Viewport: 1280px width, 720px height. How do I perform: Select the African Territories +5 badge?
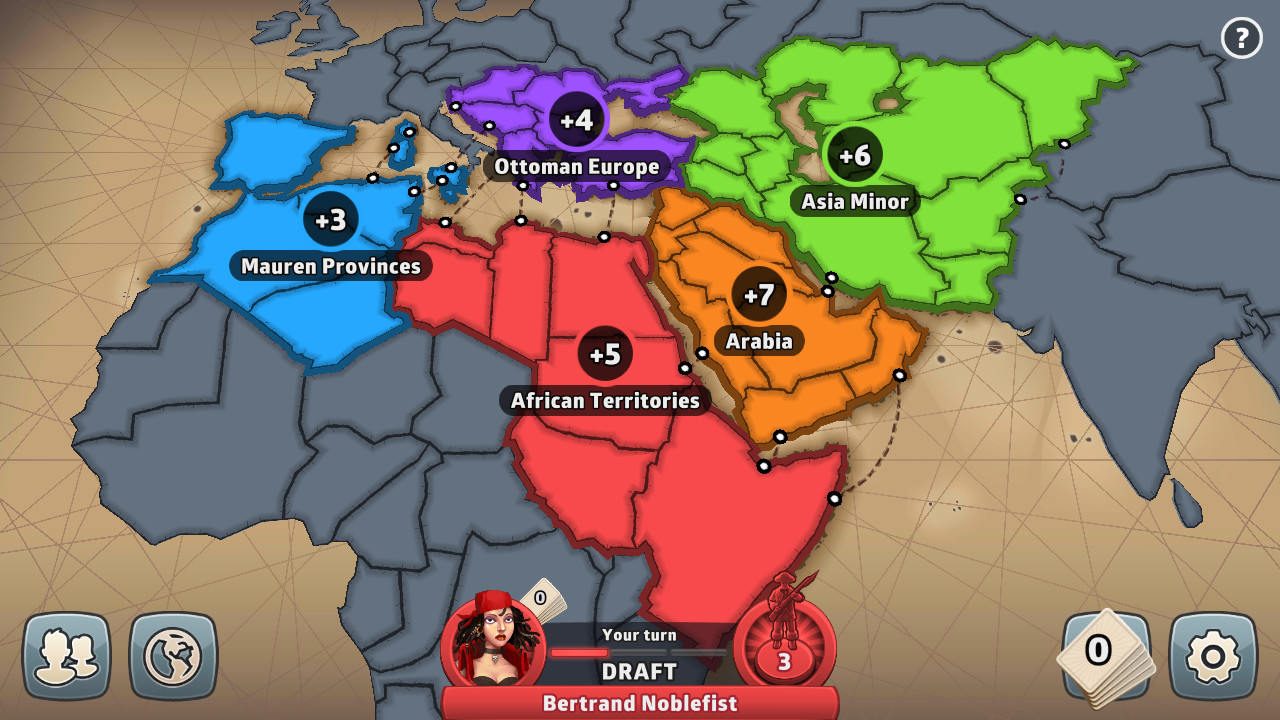click(x=604, y=352)
